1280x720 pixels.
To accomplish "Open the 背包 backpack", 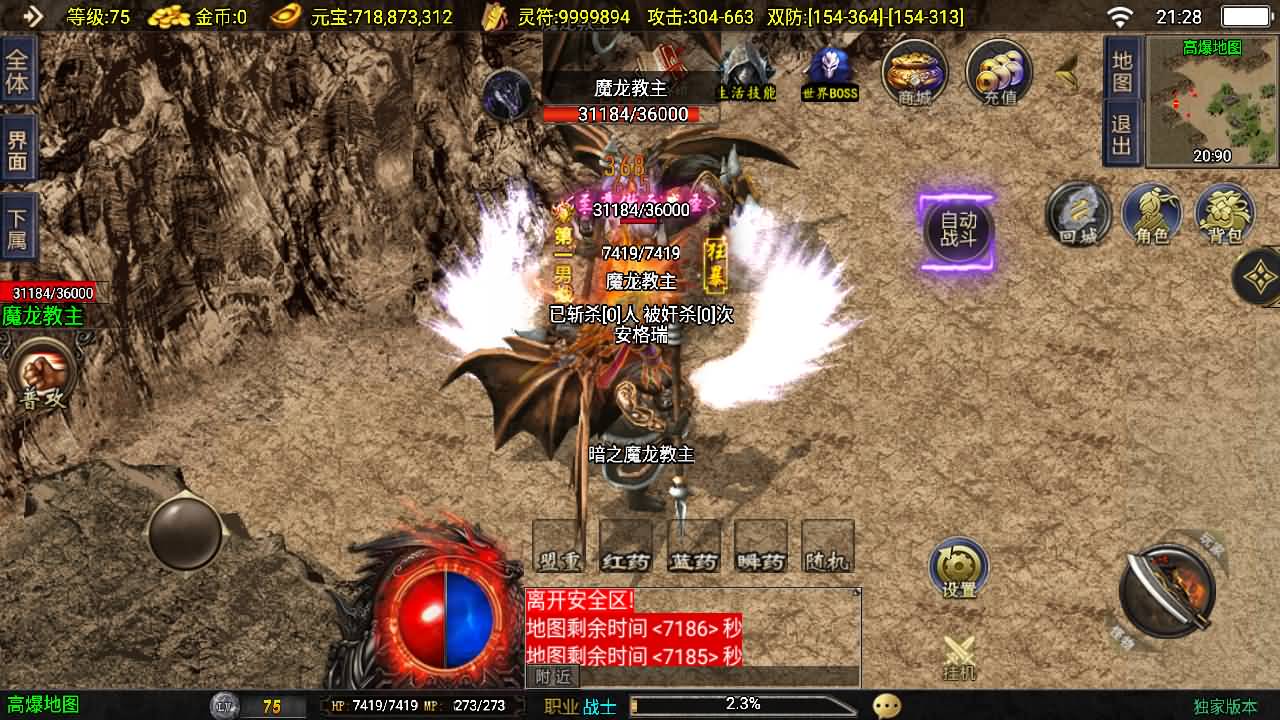I will (x=1225, y=213).
